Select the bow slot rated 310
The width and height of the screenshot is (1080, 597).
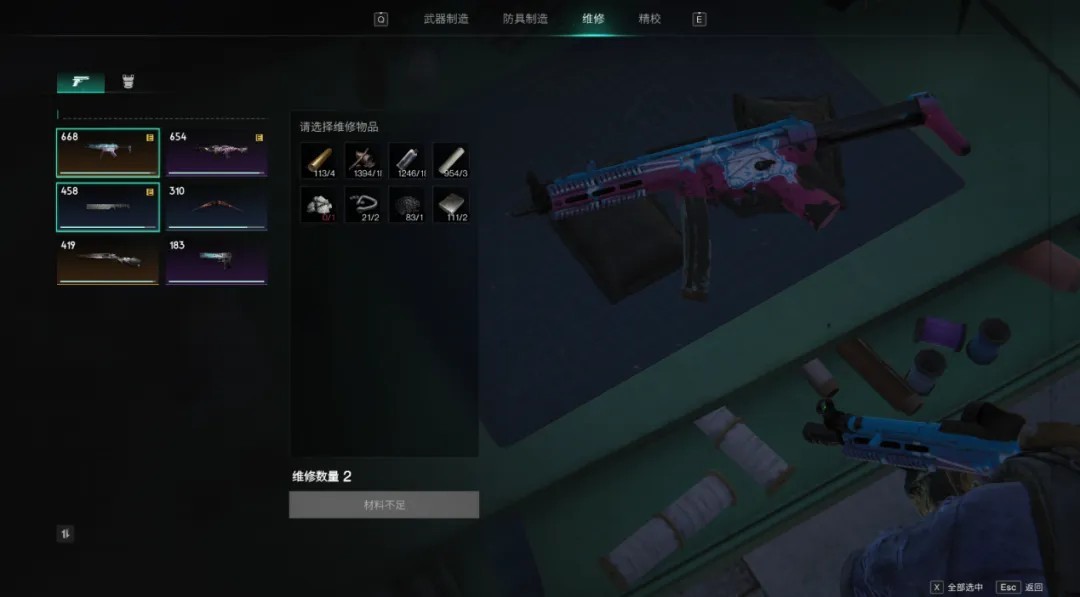[x=217, y=207]
